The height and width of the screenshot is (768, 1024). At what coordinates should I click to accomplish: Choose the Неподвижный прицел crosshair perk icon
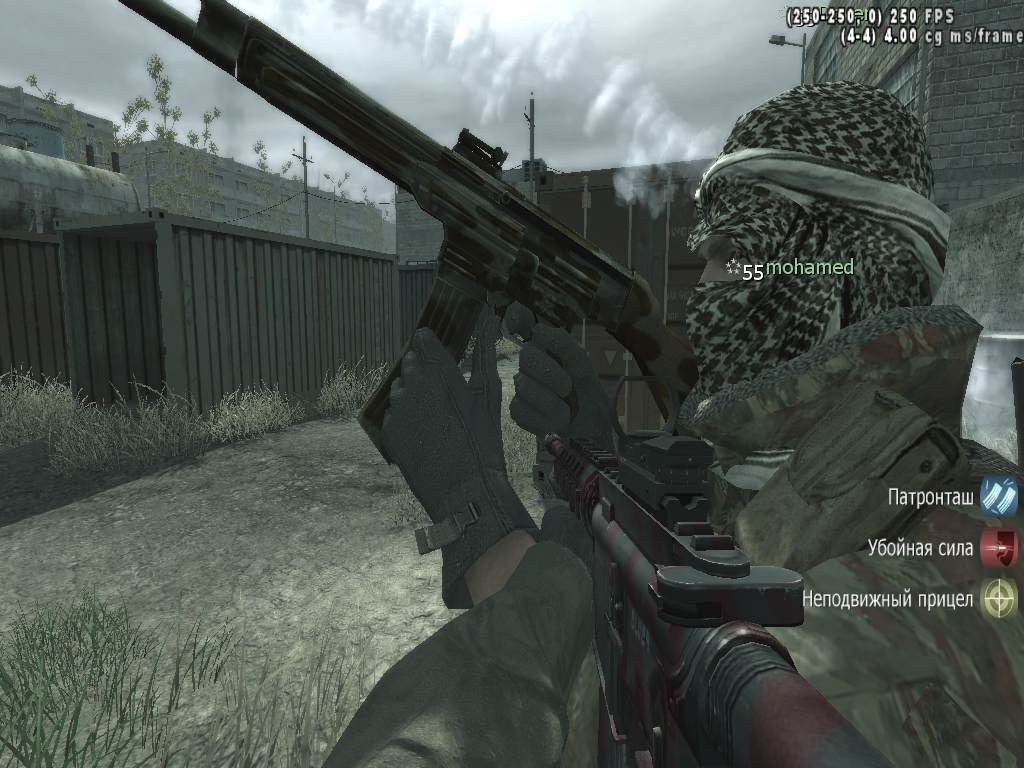click(x=998, y=599)
